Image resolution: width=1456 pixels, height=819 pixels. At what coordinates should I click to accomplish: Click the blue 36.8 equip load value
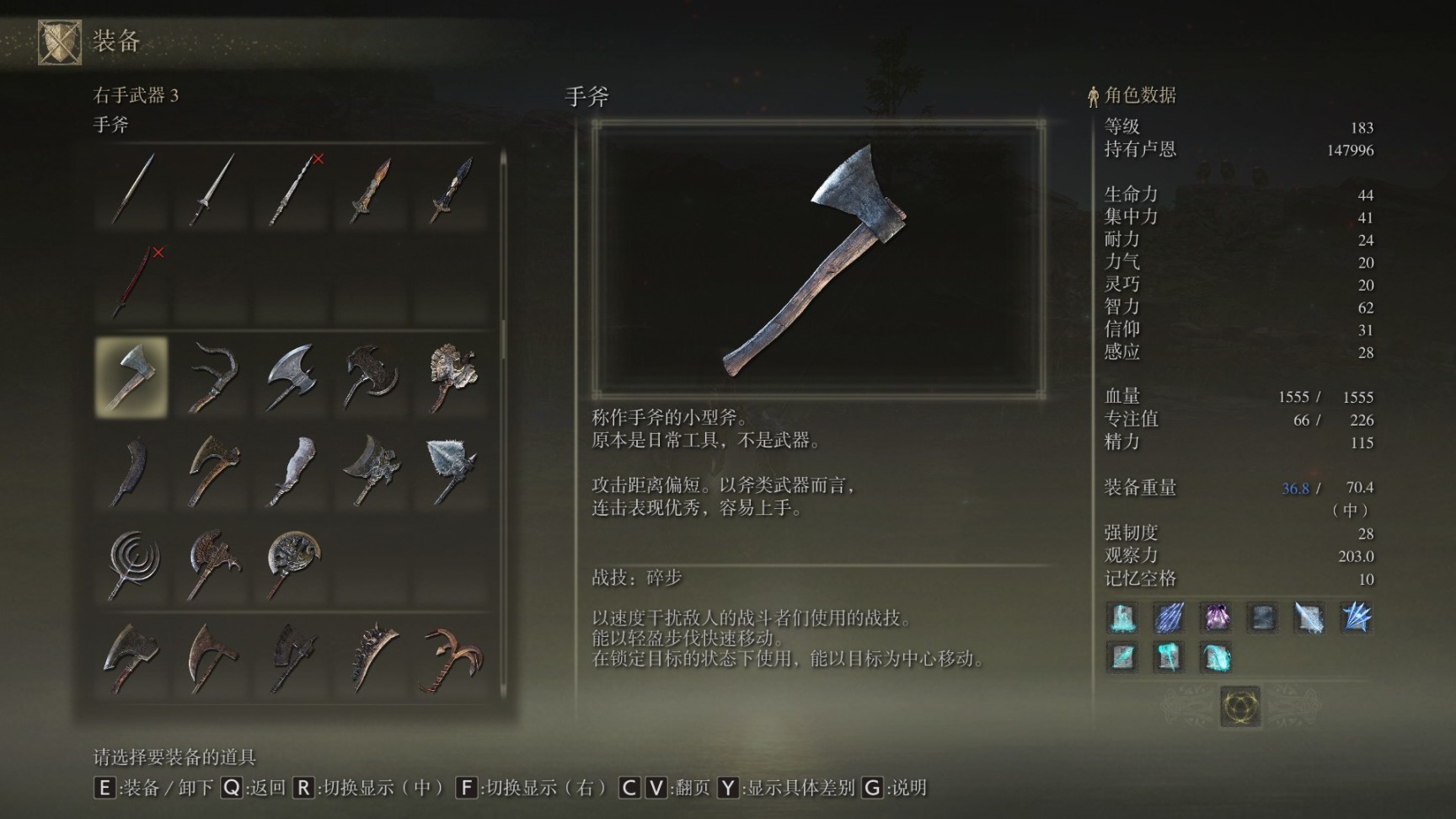tap(1295, 488)
